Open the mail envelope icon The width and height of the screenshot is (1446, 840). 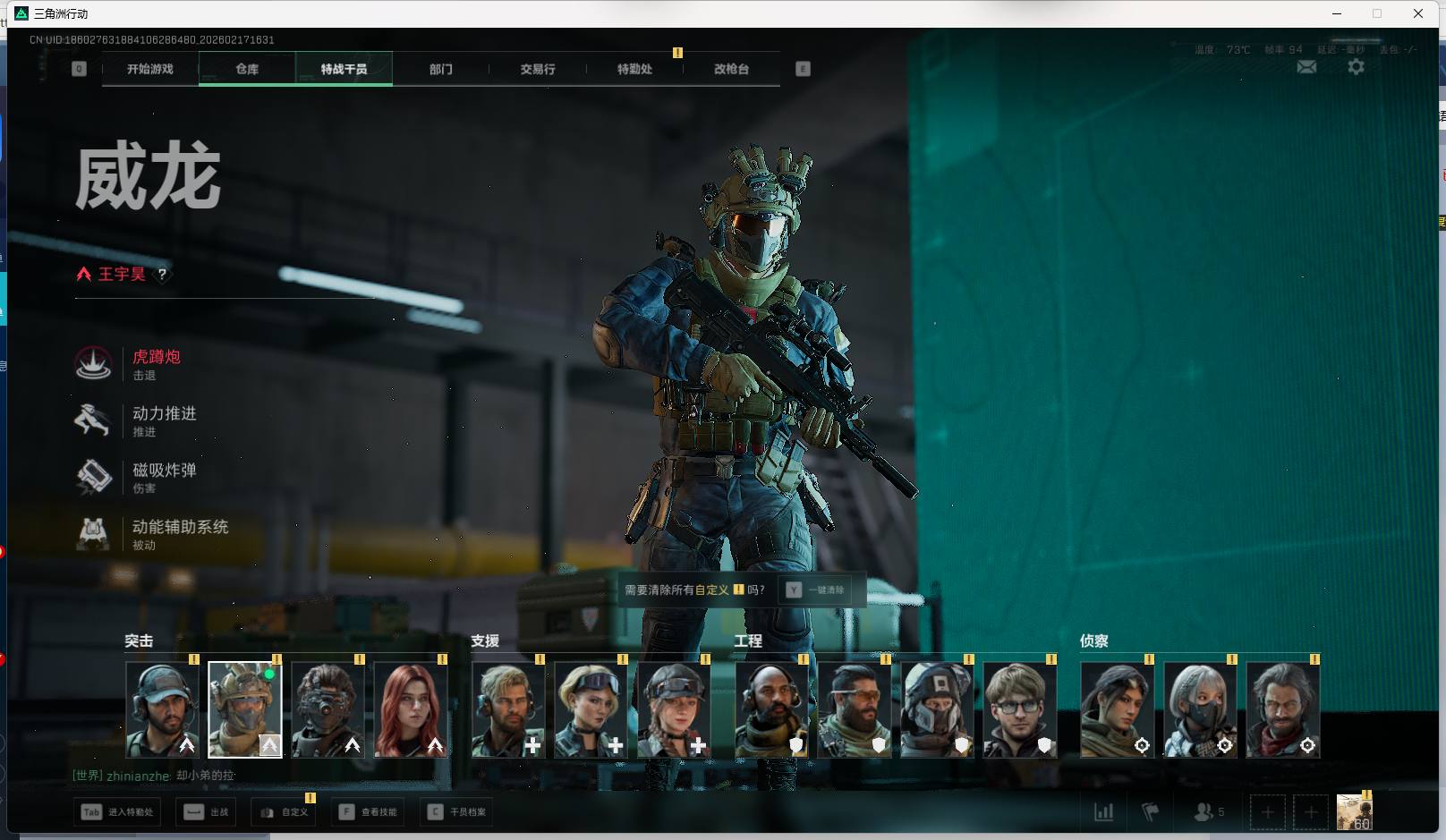pyautogui.click(x=1306, y=67)
